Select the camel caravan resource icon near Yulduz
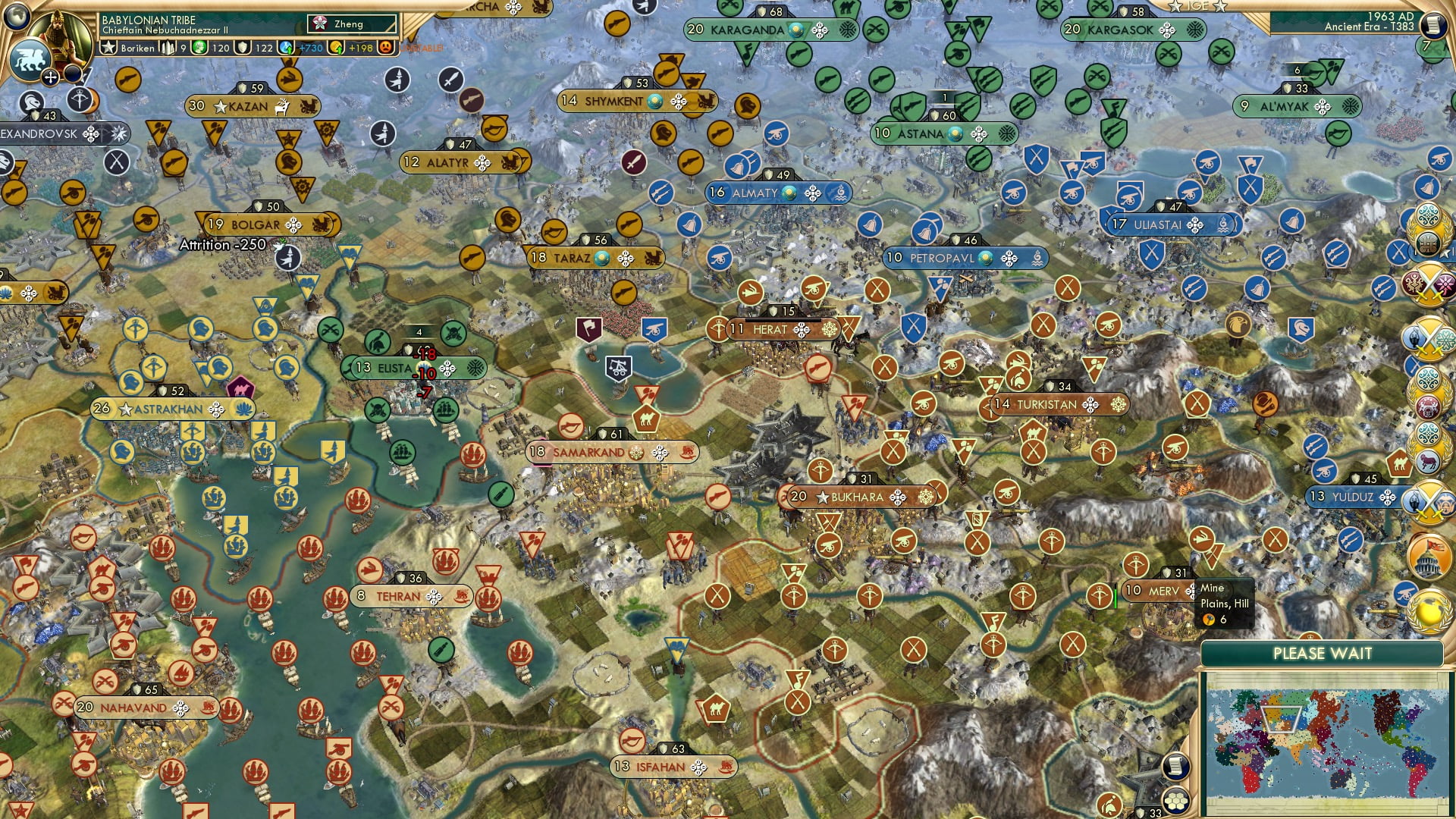Screen dimensions: 1456x819 [1398, 461]
